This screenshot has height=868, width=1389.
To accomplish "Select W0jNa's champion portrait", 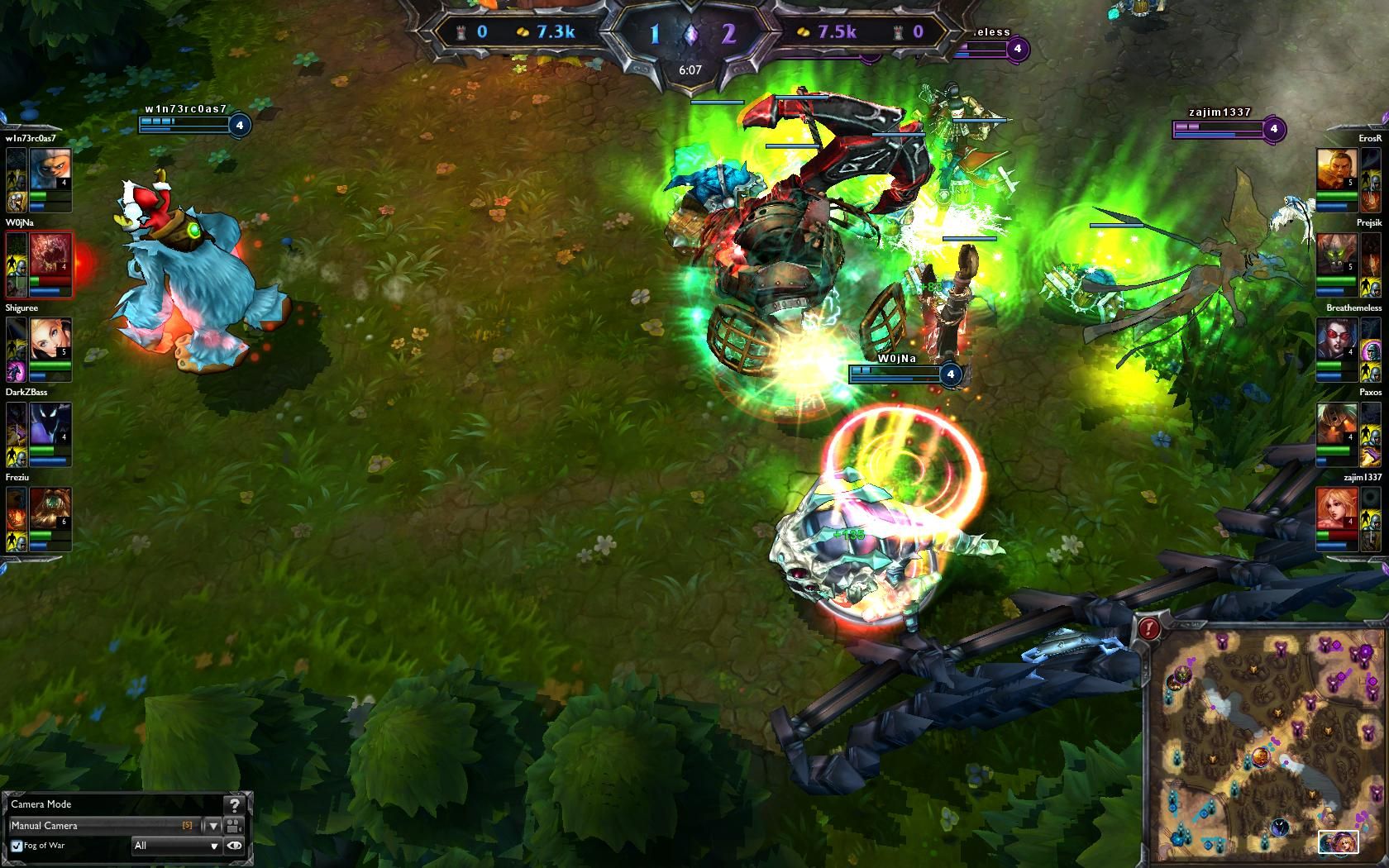I will pos(50,255).
